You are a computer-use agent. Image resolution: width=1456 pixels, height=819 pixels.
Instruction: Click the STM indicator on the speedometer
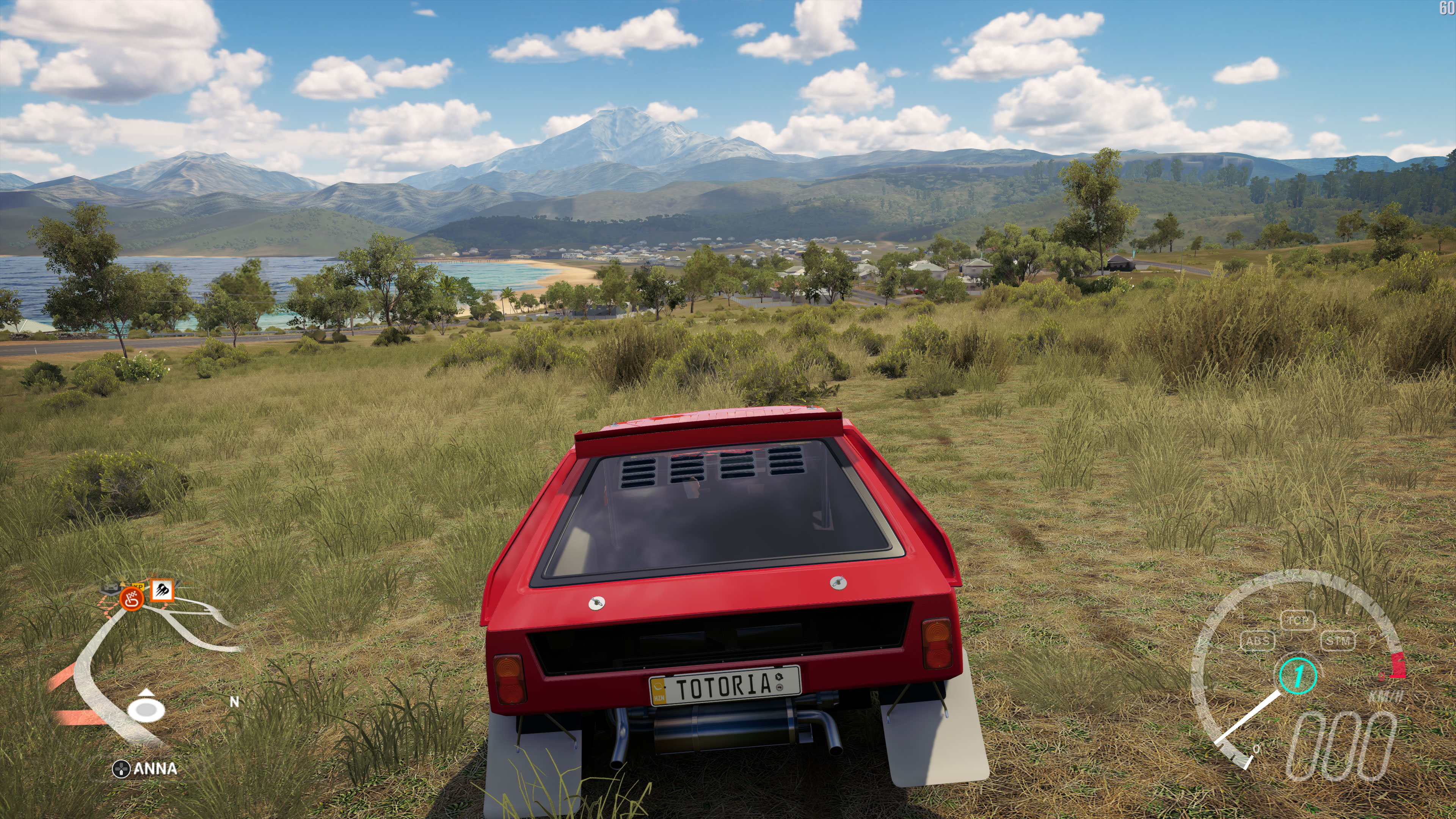pos(1338,641)
